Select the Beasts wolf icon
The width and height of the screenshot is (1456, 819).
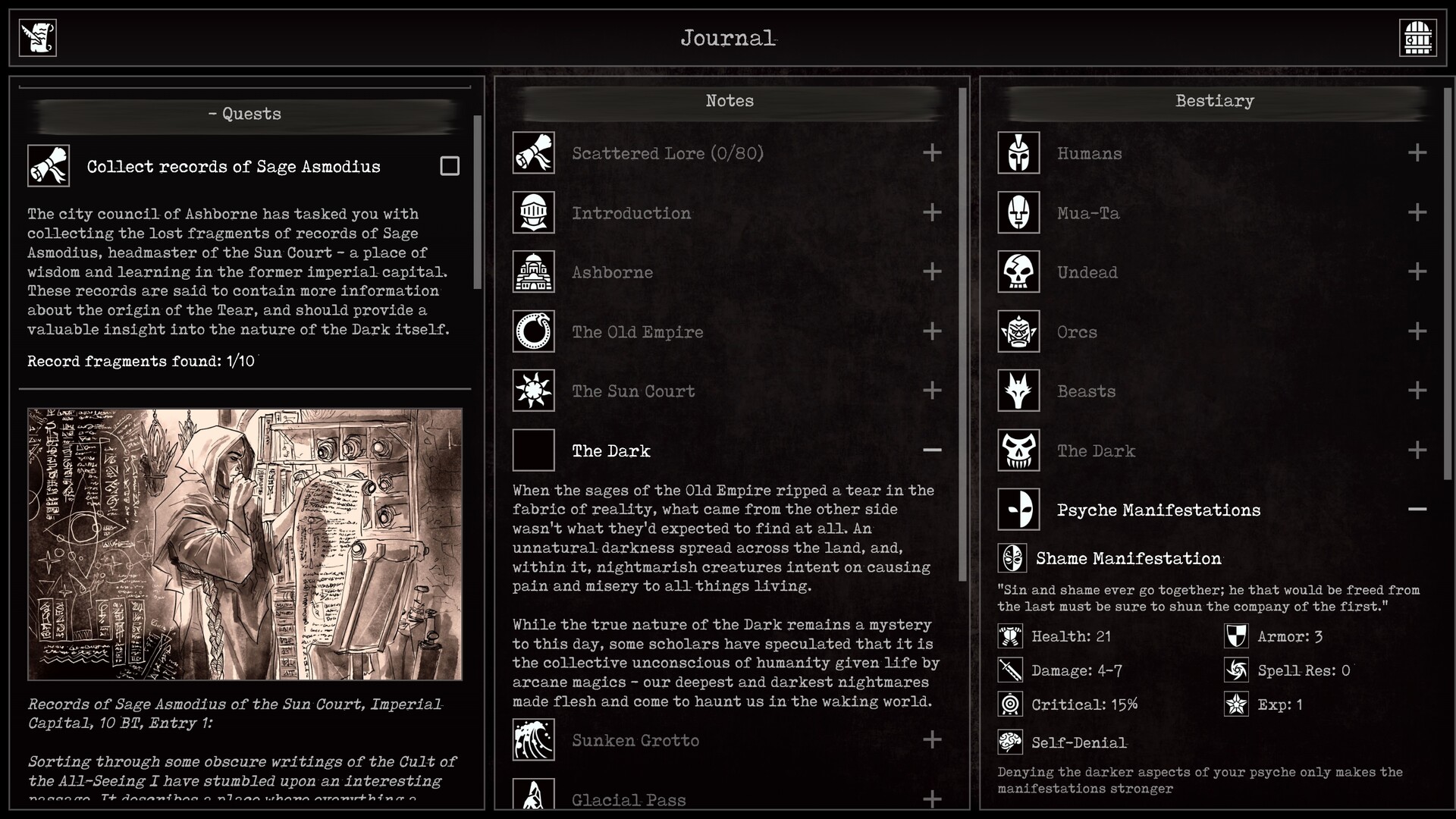click(x=1018, y=391)
